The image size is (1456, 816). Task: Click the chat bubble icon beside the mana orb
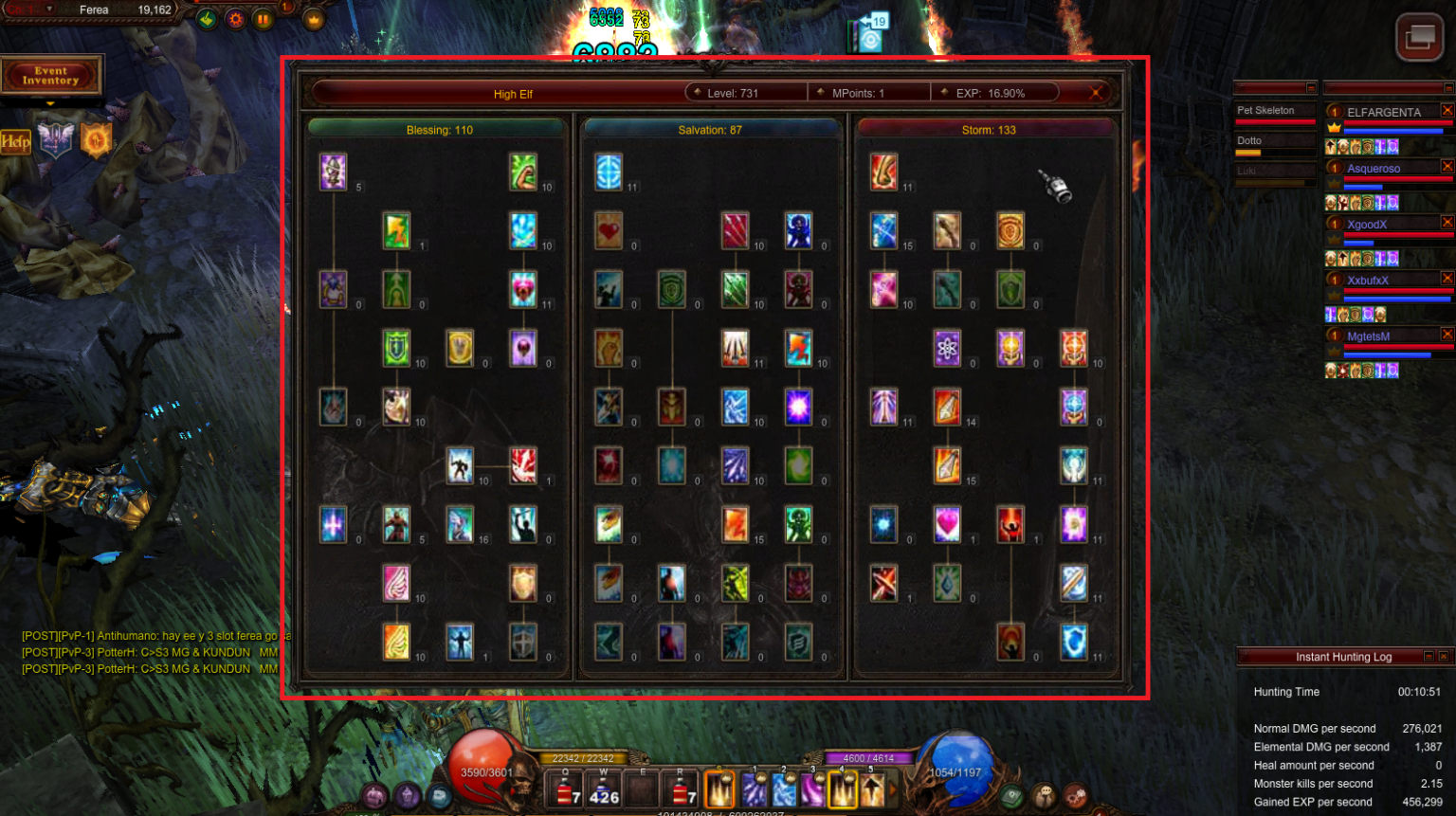(1046, 794)
